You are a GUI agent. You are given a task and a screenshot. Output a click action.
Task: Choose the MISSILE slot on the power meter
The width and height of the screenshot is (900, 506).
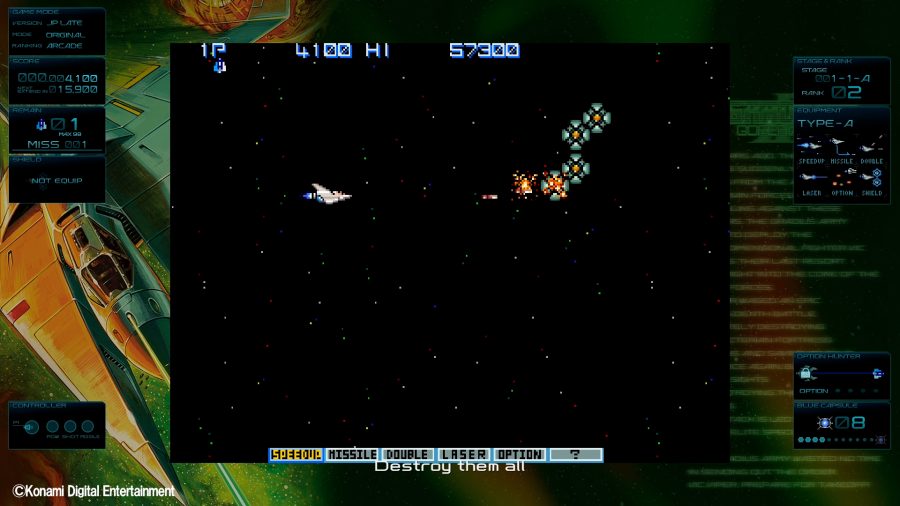[352, 454]
